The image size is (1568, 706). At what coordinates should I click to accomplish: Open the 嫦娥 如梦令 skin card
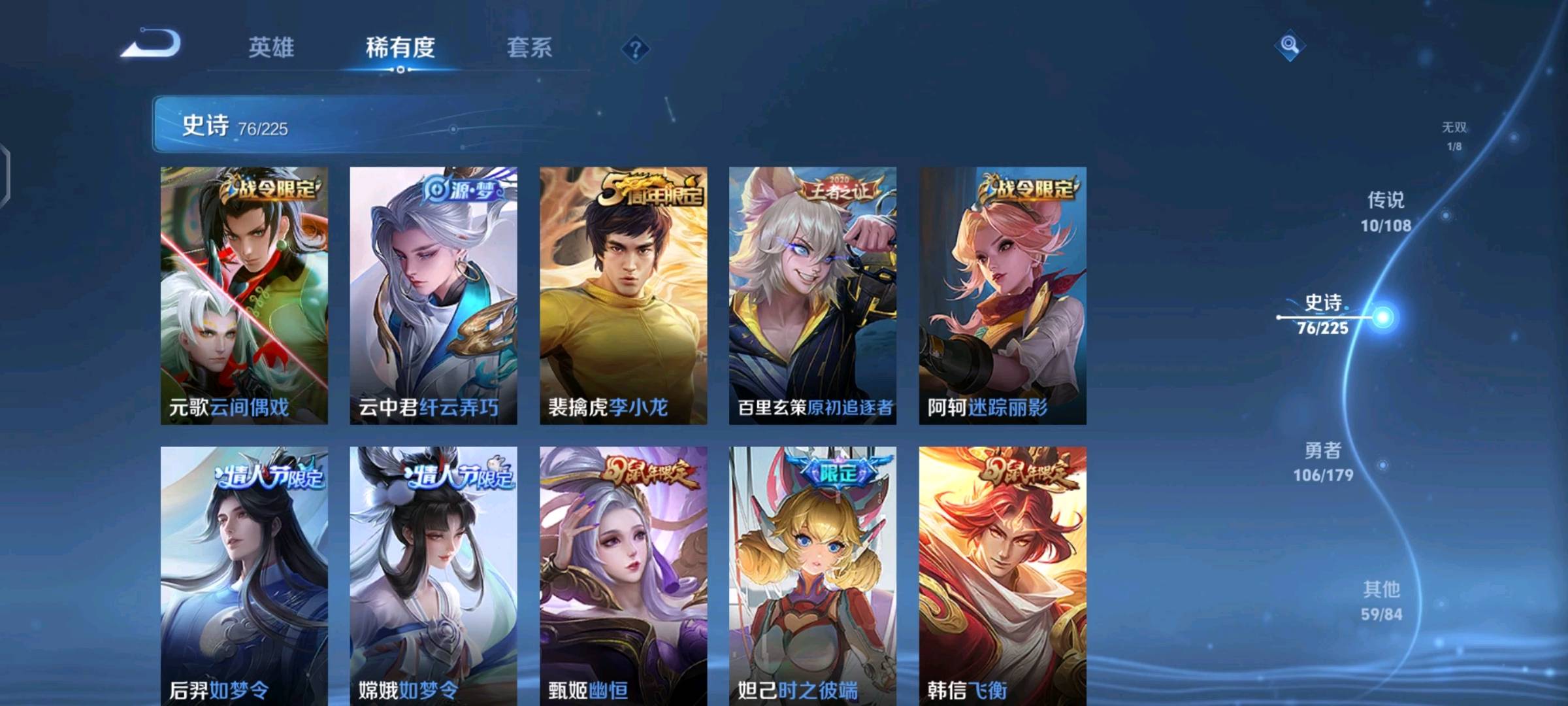click(433, 575)
